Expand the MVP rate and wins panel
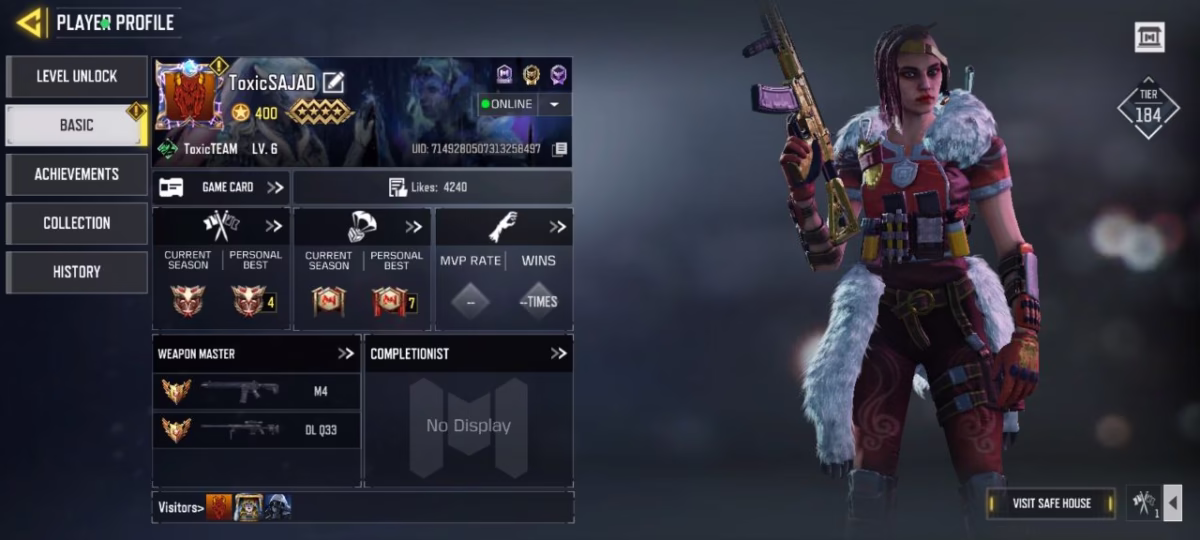Viewport: 1200px width, 540px height. [x=557, y=227]
